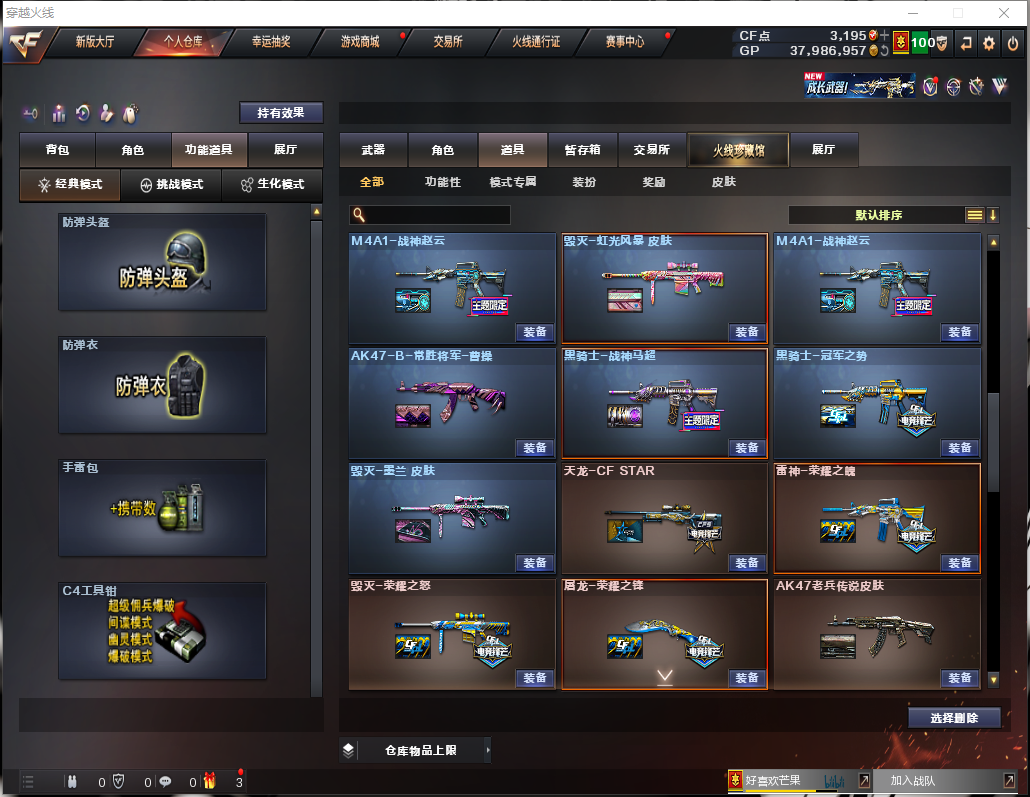Open the 交易所 menu in top navigation
The image size is (1030, 797).
point(448,42)
